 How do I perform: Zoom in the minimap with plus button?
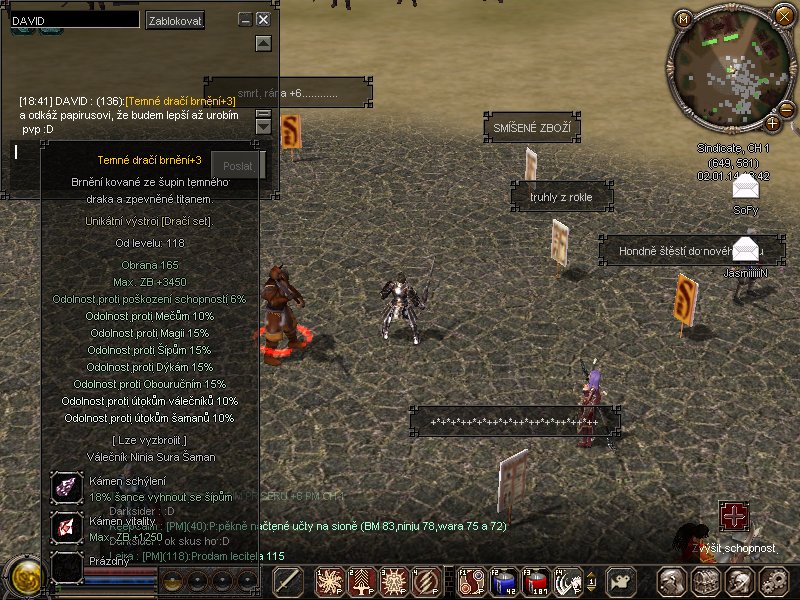point(772,123)
